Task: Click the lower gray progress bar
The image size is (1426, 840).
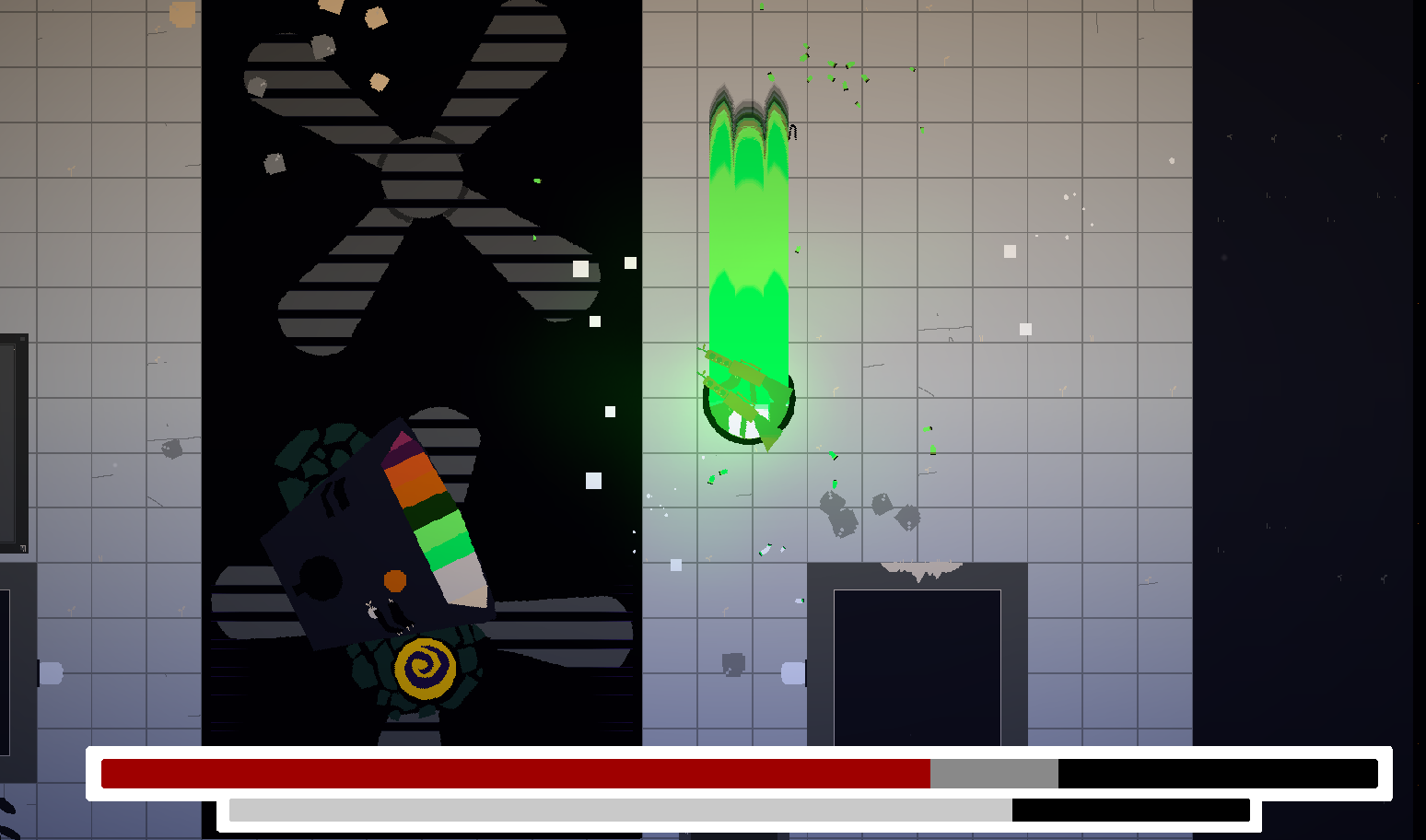Action: pos(617,812)
